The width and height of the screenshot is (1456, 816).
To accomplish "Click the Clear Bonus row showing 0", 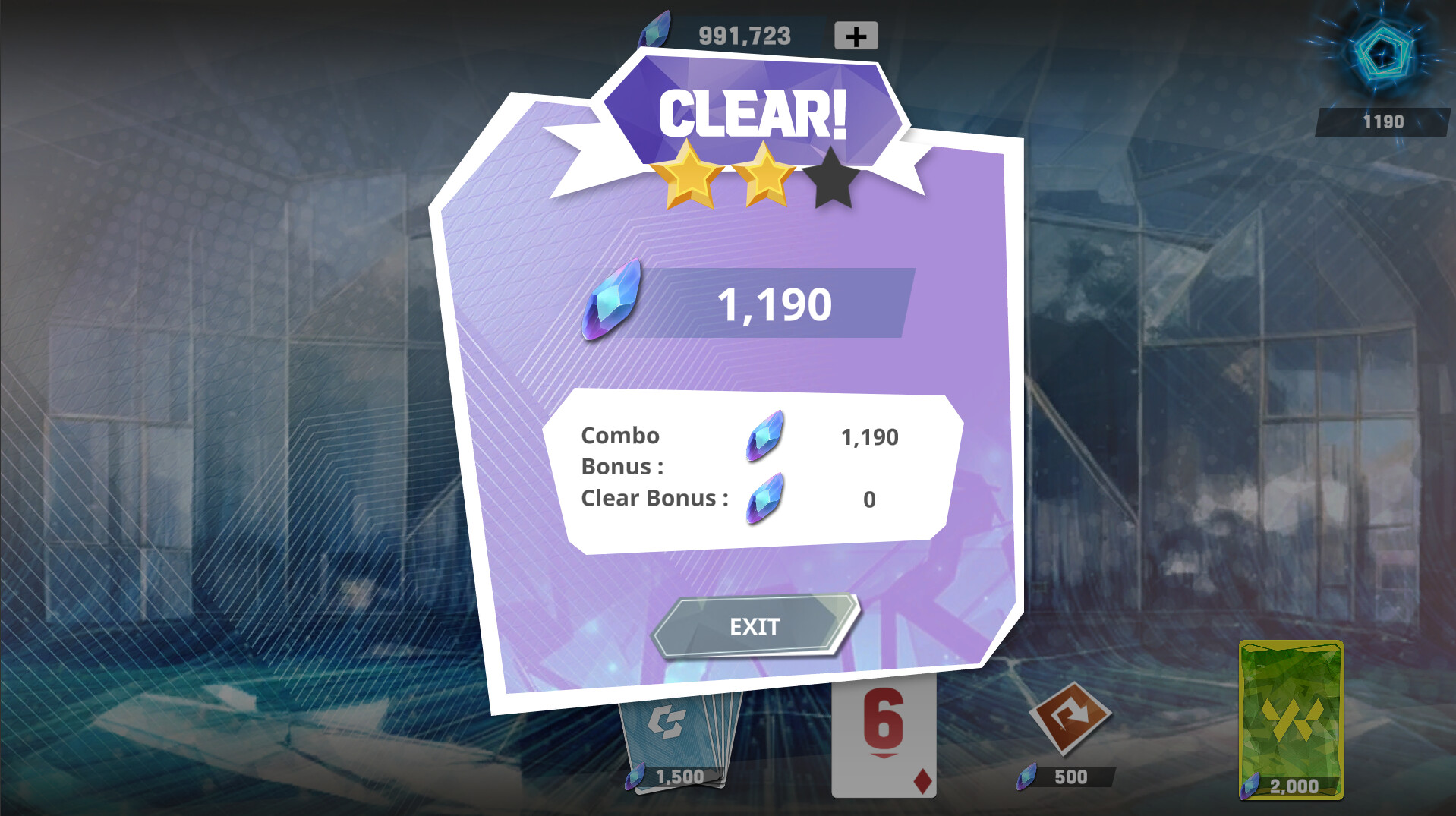I will click(868, 499).
